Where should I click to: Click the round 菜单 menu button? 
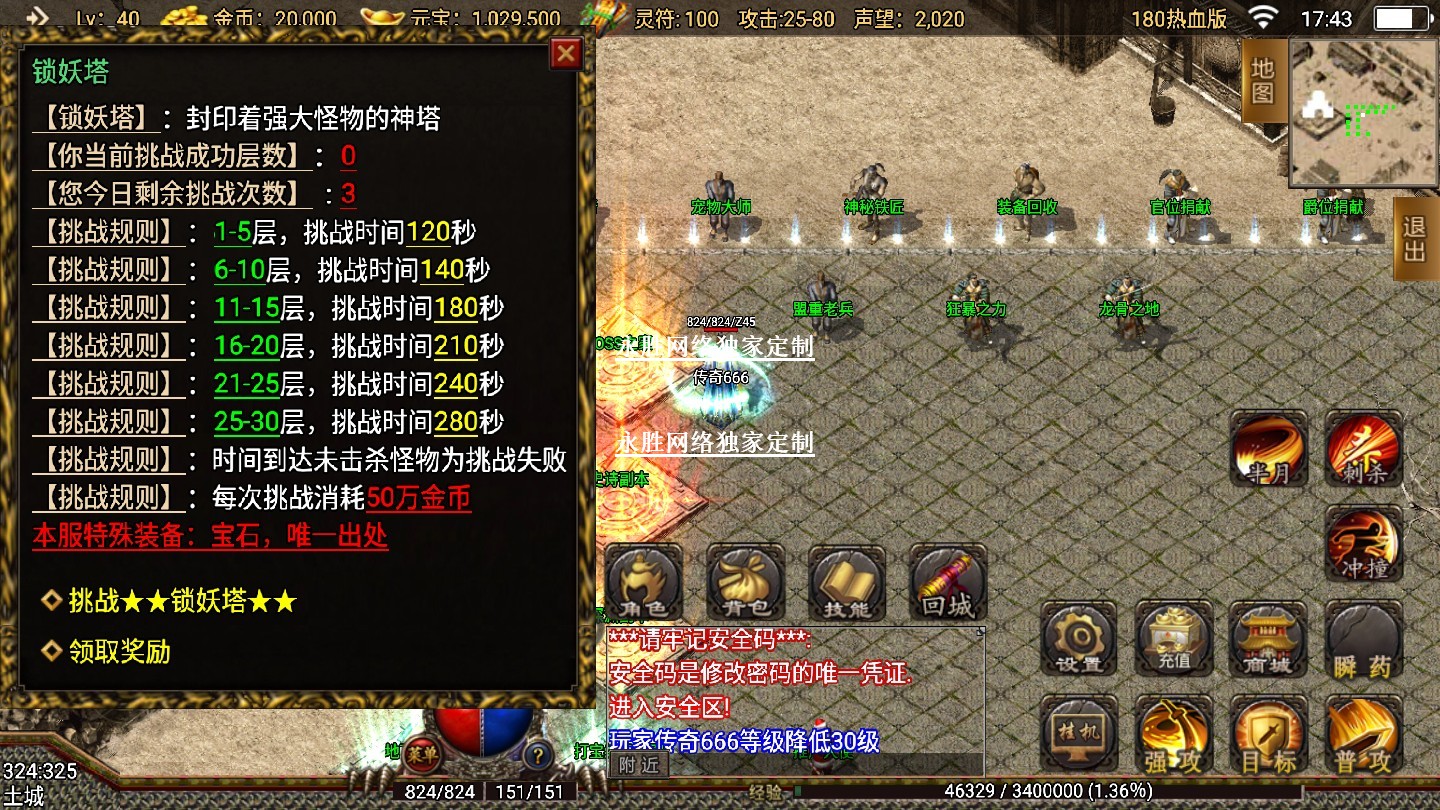click(x=423, y=755)
